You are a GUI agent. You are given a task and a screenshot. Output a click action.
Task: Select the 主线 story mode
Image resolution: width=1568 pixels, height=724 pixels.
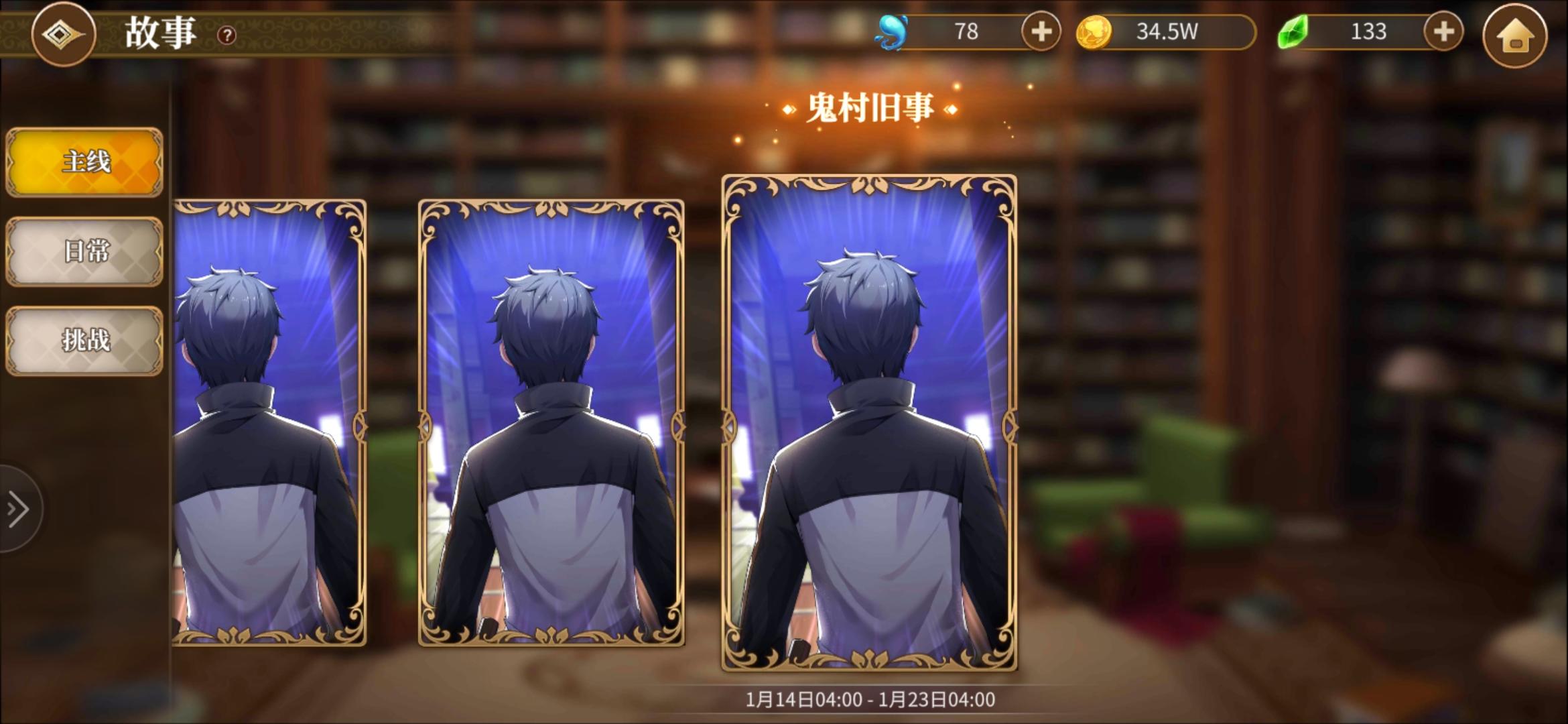click(x=83, y=162)
